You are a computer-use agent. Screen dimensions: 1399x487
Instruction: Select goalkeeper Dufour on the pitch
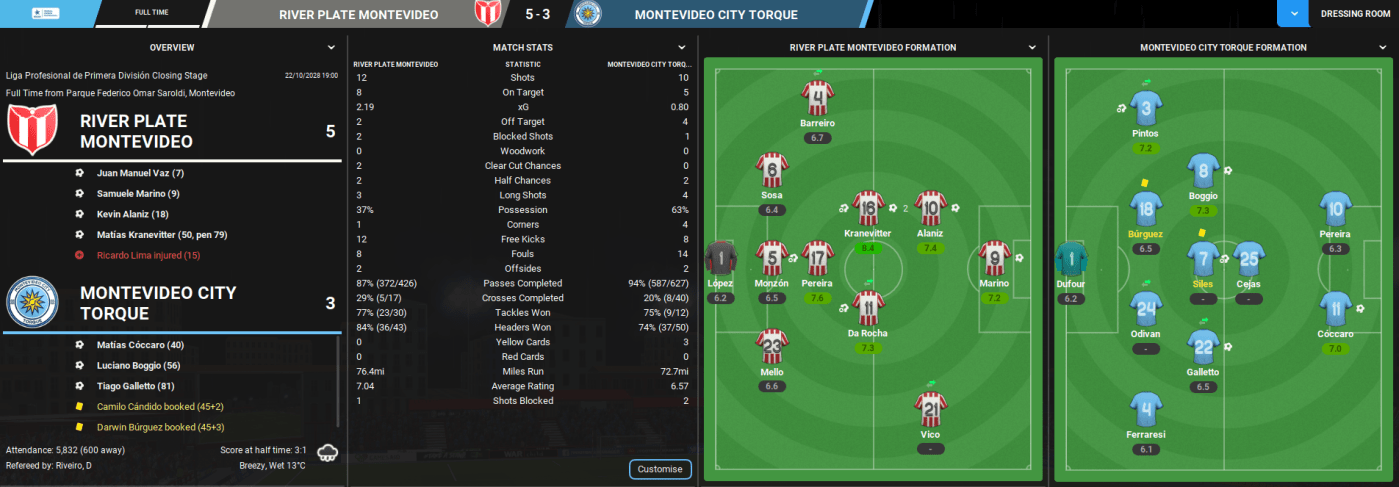pos(1070,259)
